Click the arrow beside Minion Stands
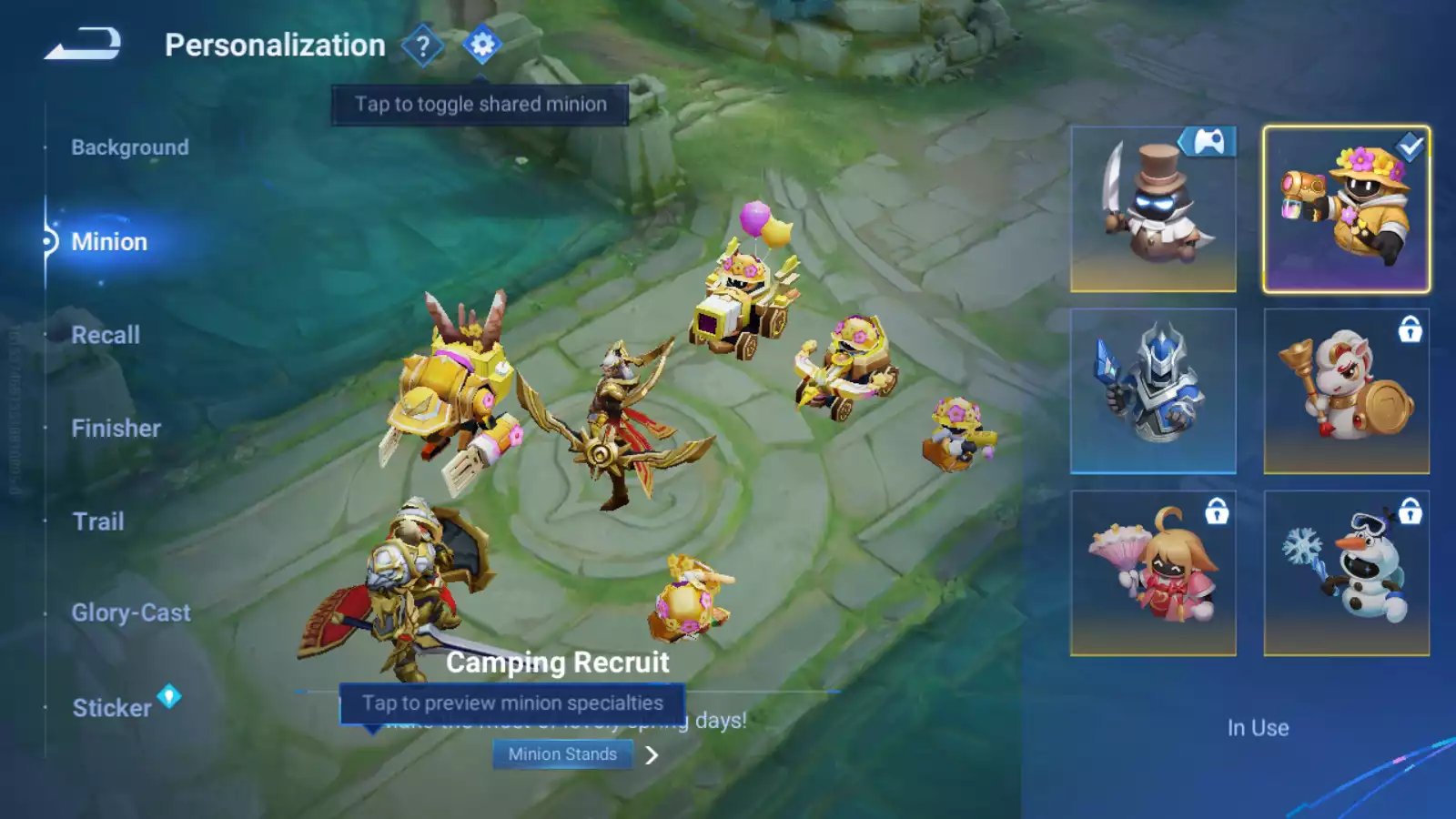This screenshot has width=1456, height=819. [652, 755]
